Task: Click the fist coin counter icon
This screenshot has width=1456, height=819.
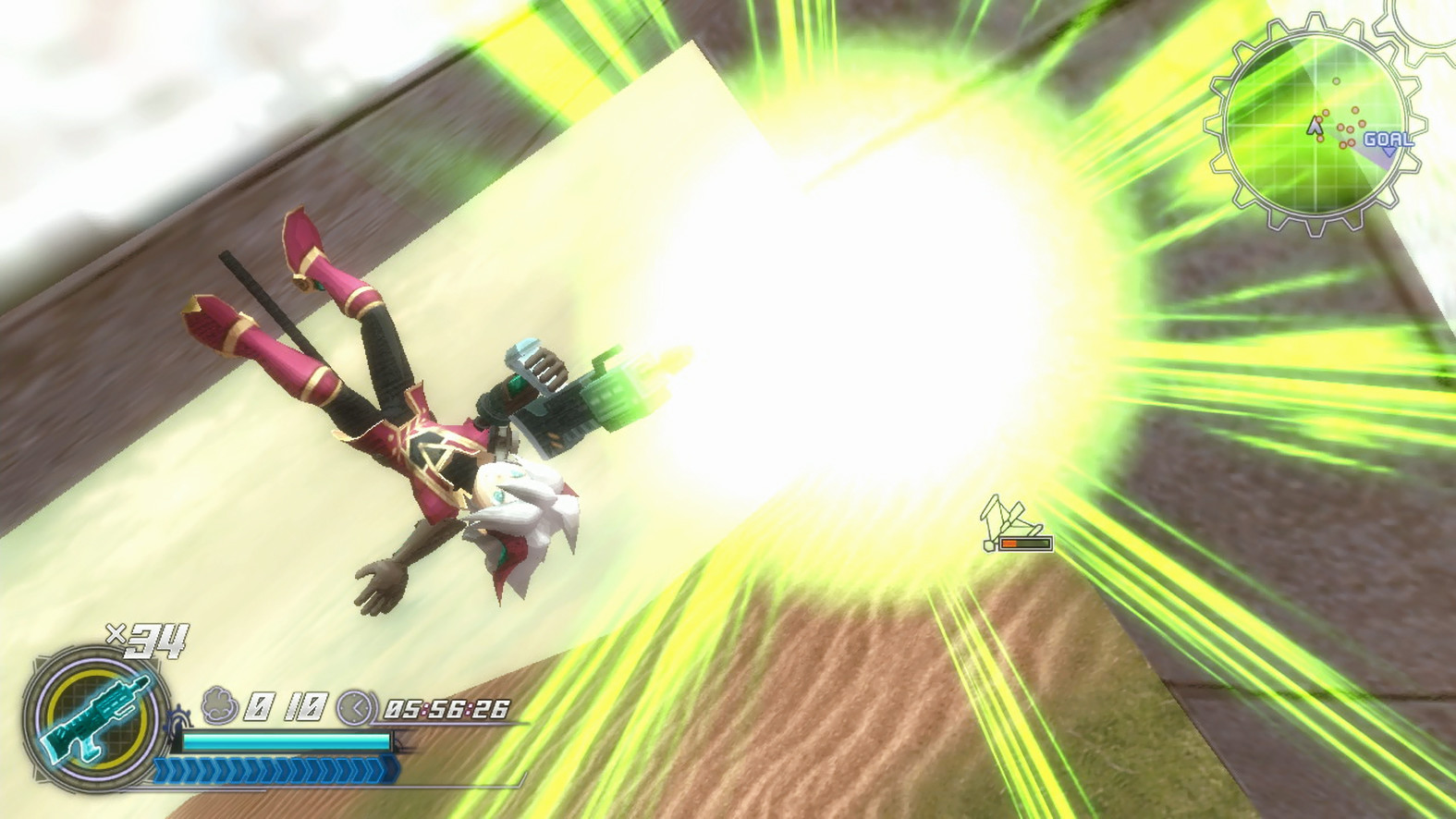Action: 220,706
